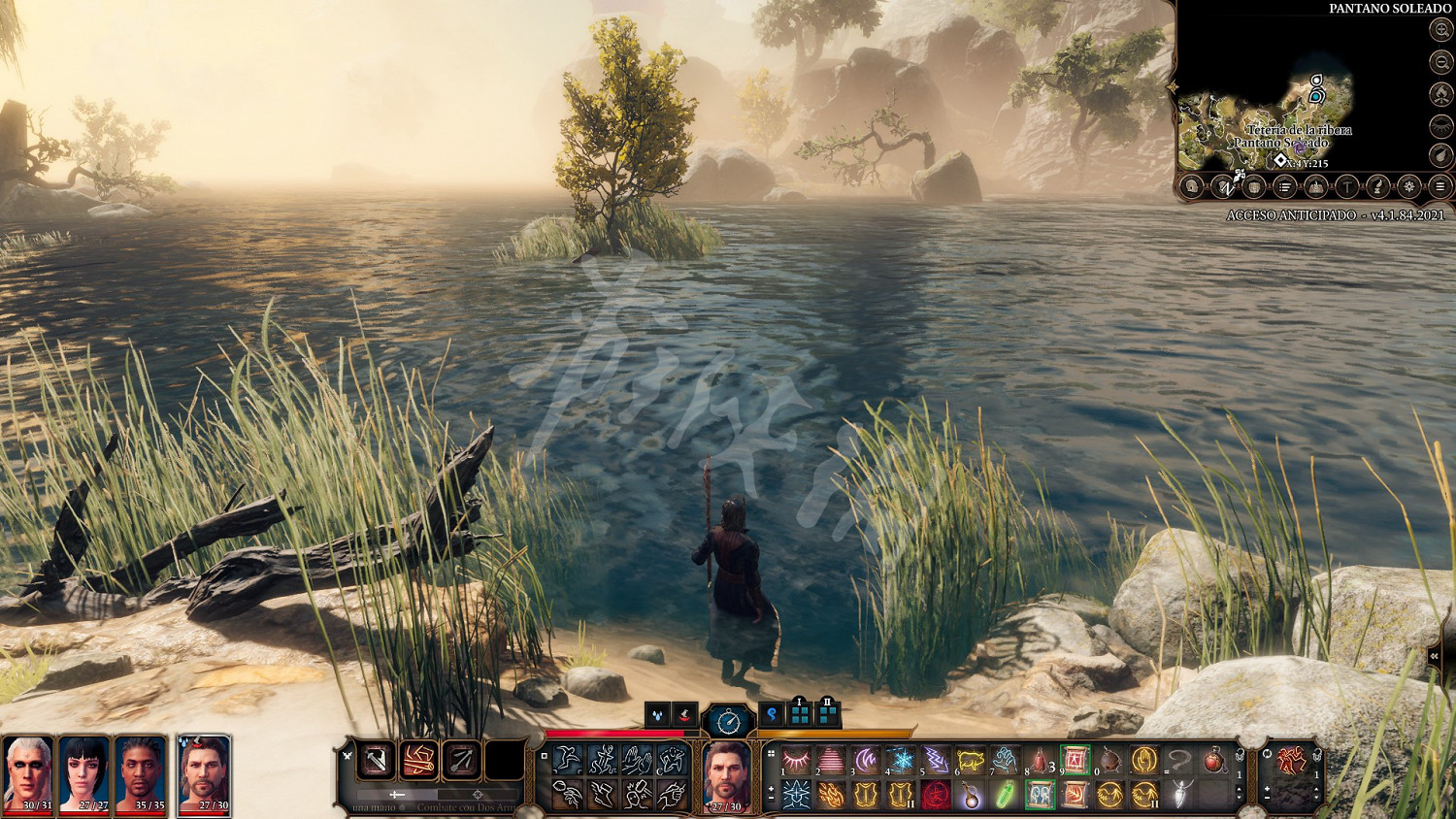
Task: Select the ranged crossbow weapon slot
Action: tap(462, 761)
